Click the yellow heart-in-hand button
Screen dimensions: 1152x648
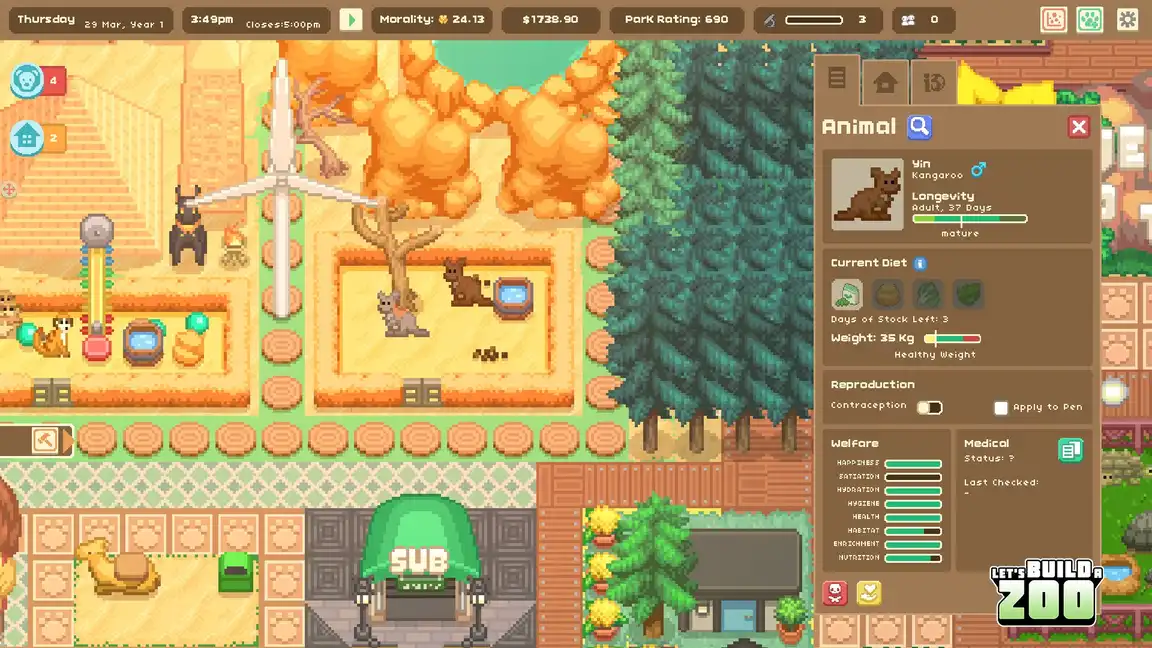(x=869, y=593)
